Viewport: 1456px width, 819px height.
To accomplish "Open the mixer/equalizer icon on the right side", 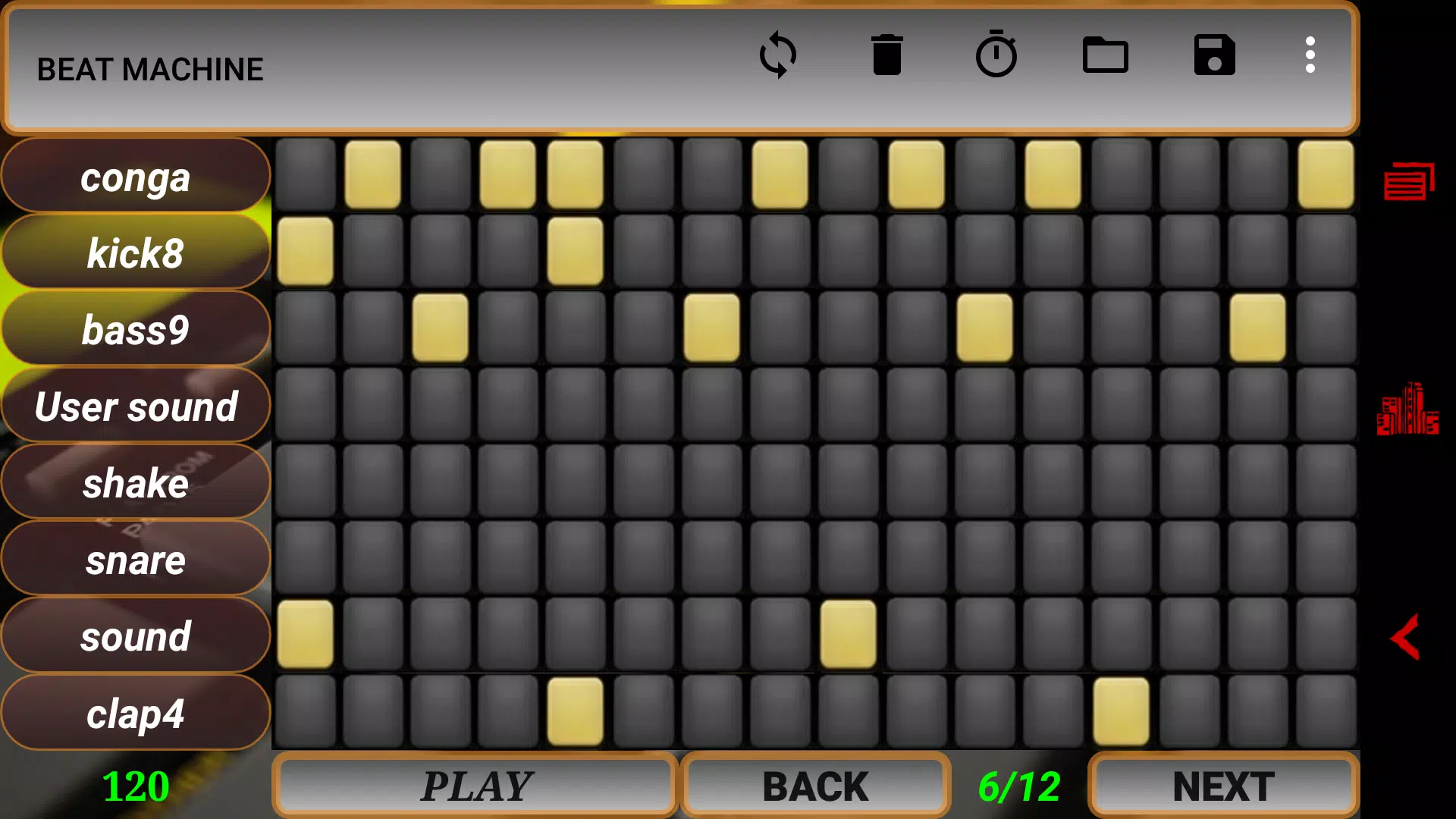I will [x=1408, y=409].
